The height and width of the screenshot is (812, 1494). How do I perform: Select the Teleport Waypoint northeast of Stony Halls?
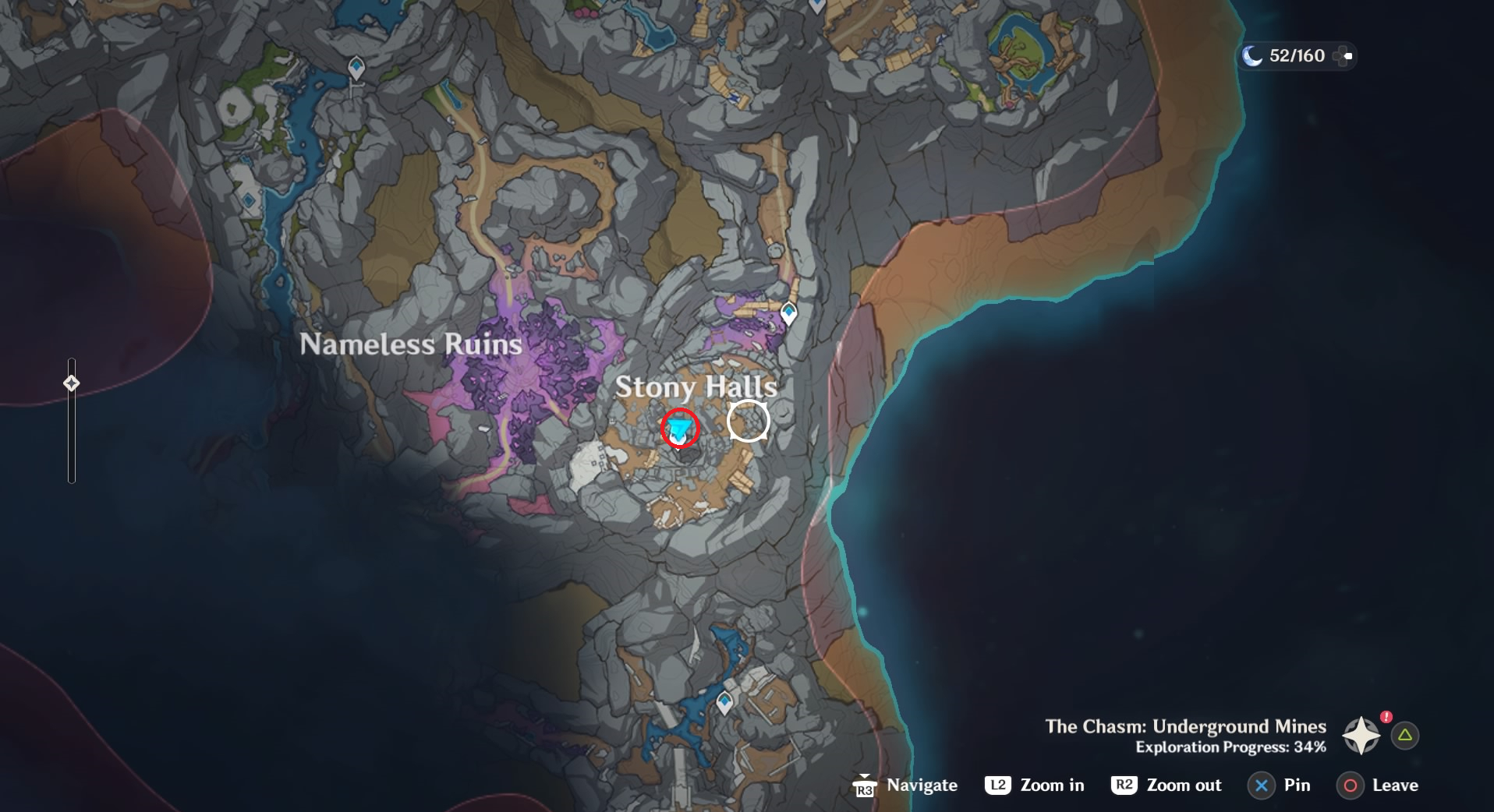point(788,313)
